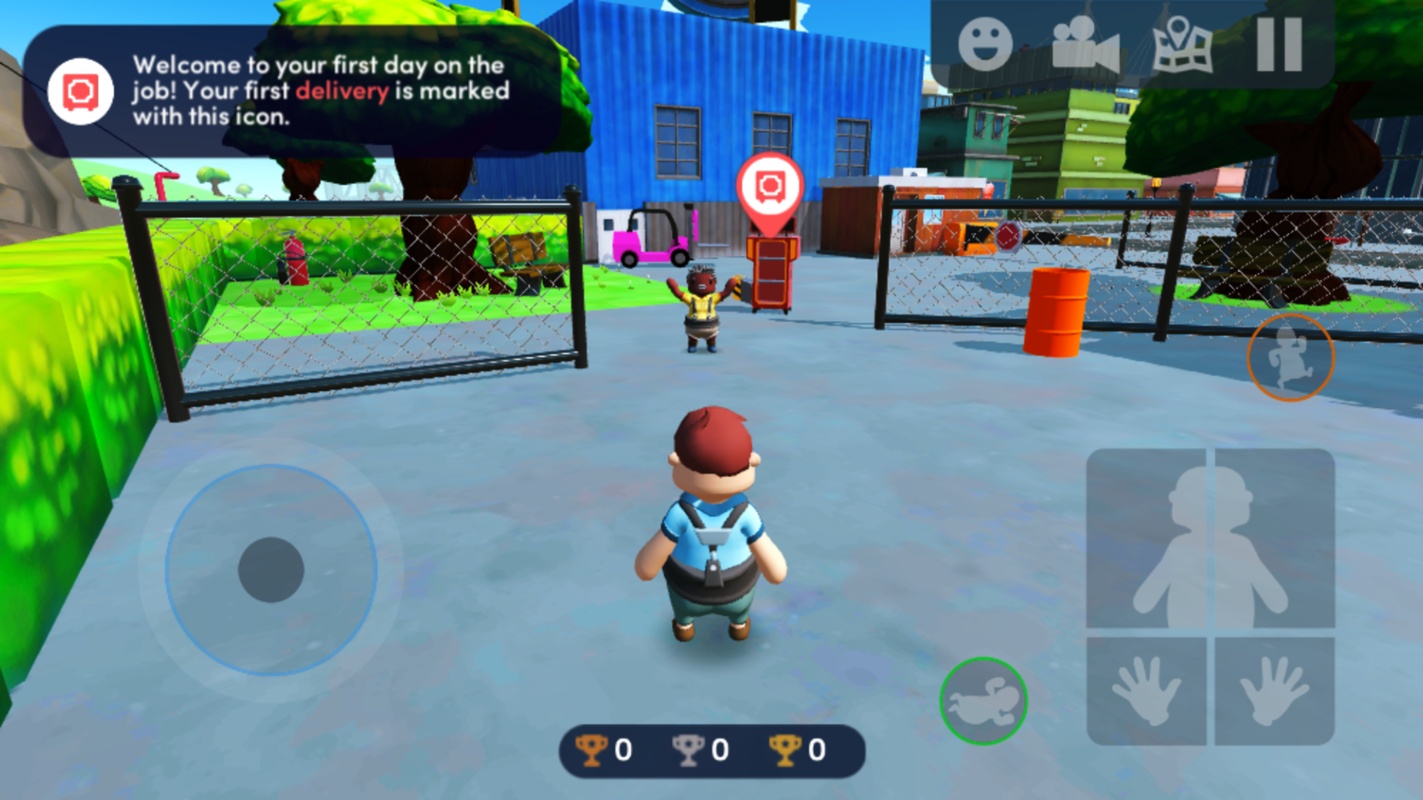Open the emote smiley face menu

coord(985,44)
